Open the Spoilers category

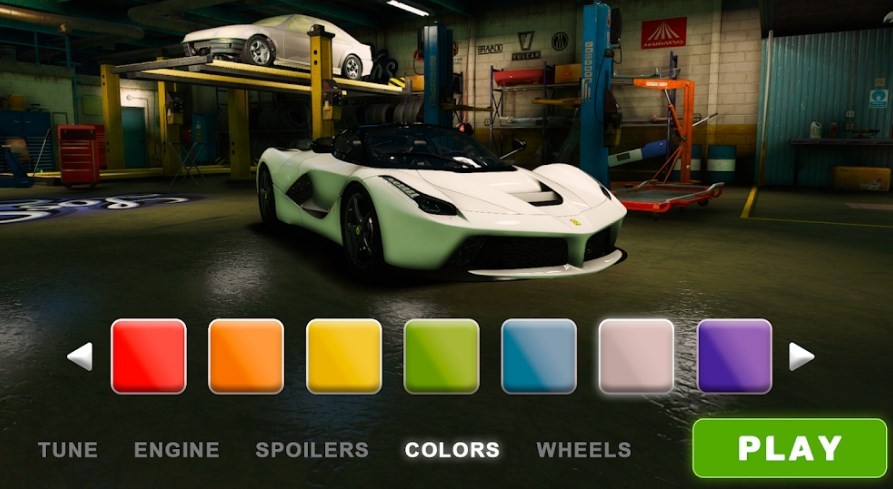pyautogui.click(x=312, y=450)
